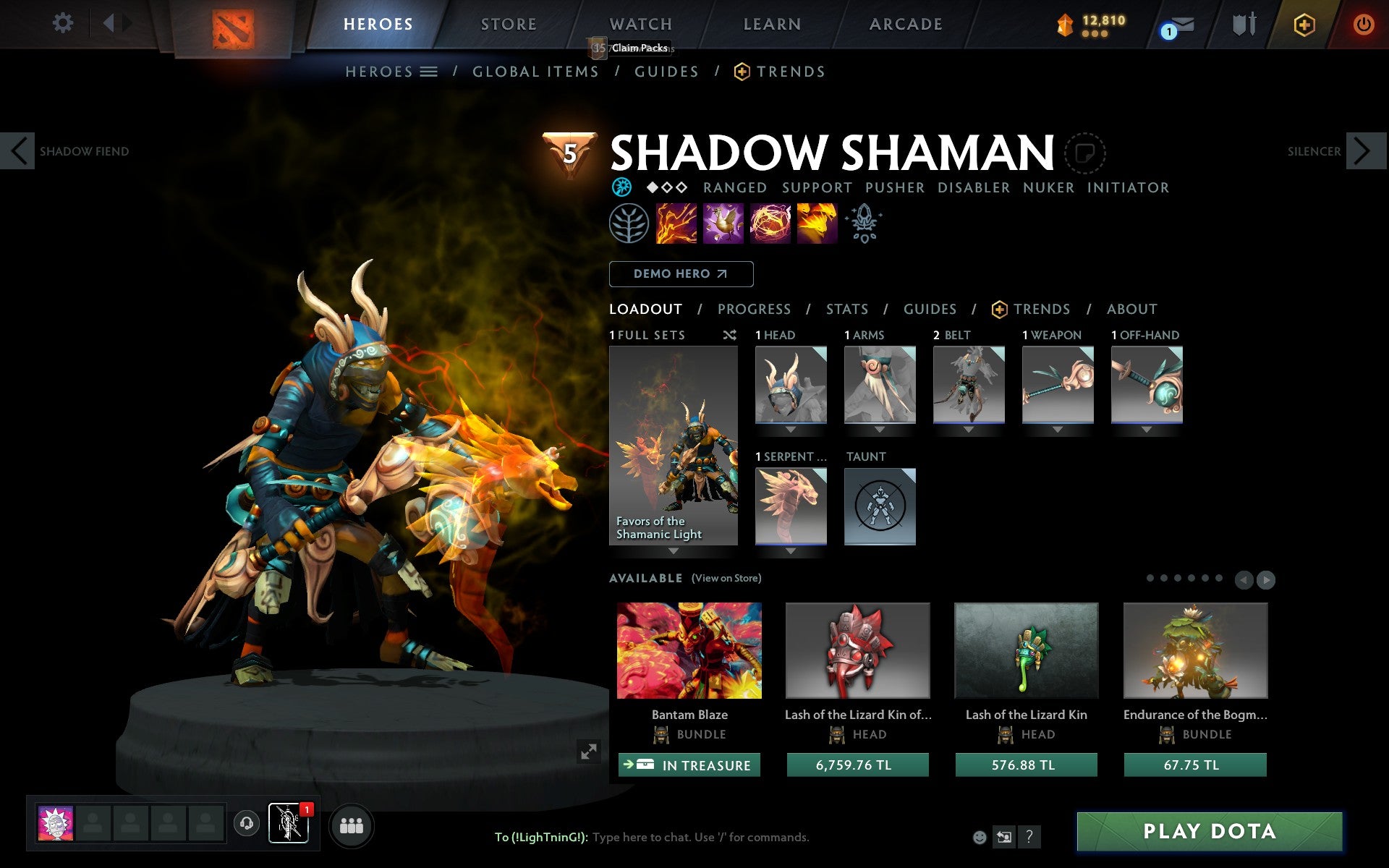Image resolution: width=1389 pixels, height=868 pixels.
Task: Open the Heroes hamburger menu
Action: [x=430, y=72]
